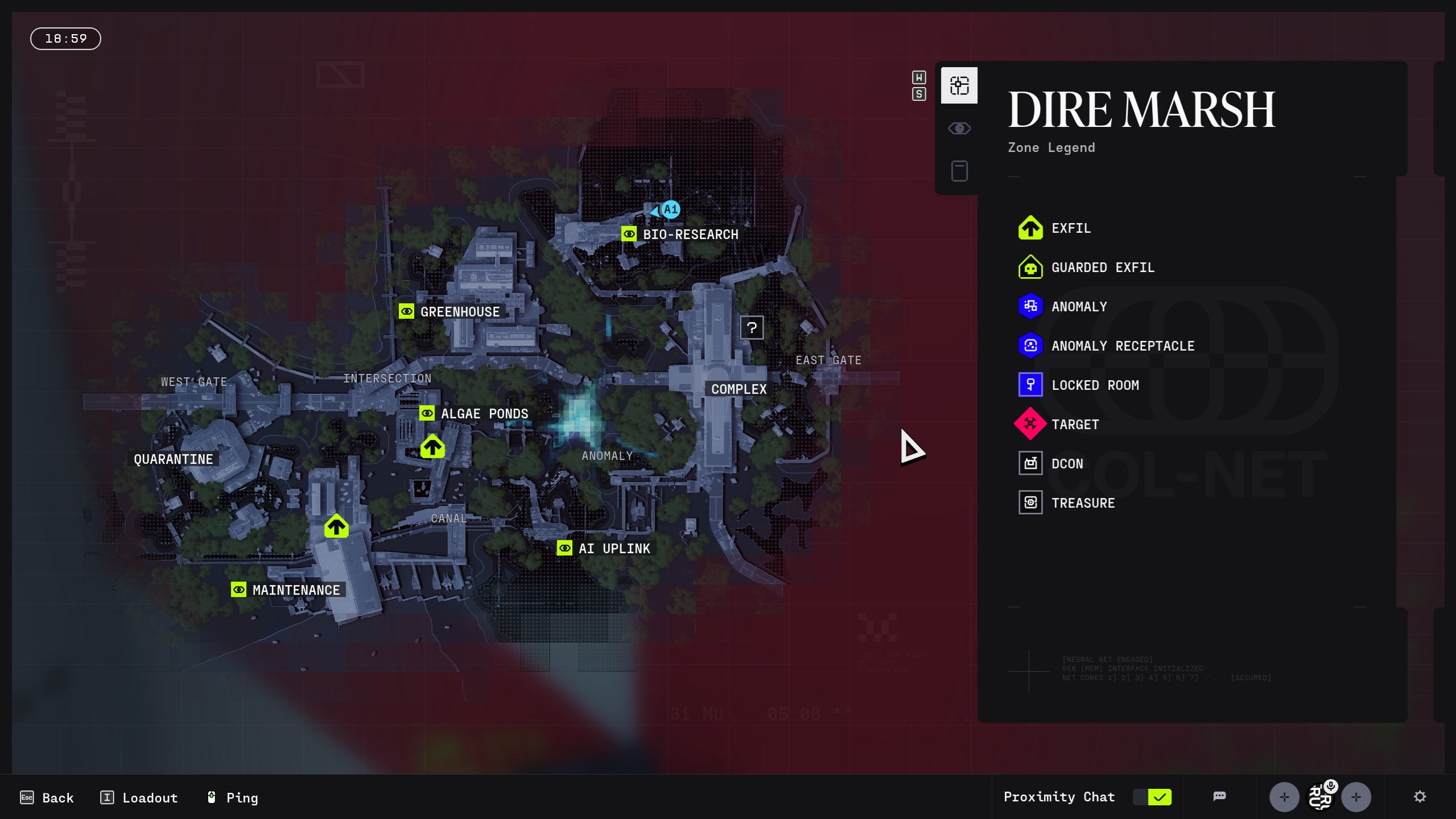Switch to the eye icon tab
The width and height of the screenshot is (1456, 819).
(959, 129)
